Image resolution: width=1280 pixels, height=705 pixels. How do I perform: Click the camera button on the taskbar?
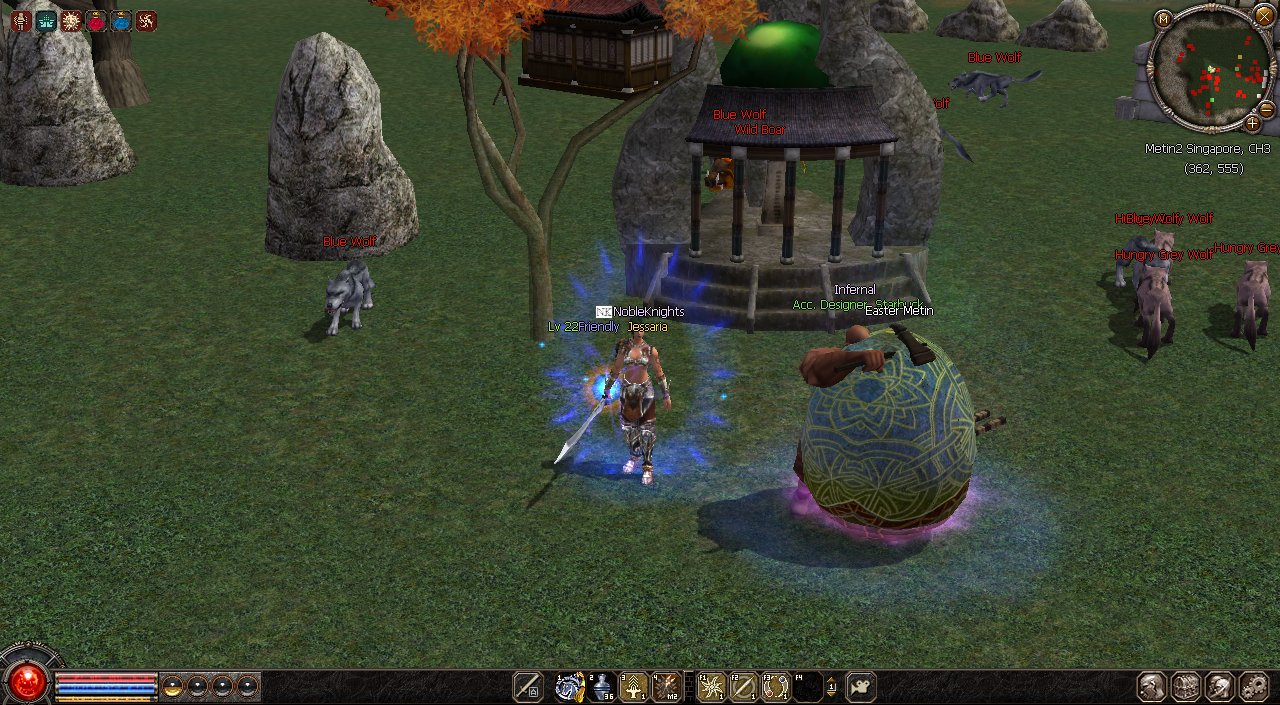pyautogui.click(x=860, y=687)
